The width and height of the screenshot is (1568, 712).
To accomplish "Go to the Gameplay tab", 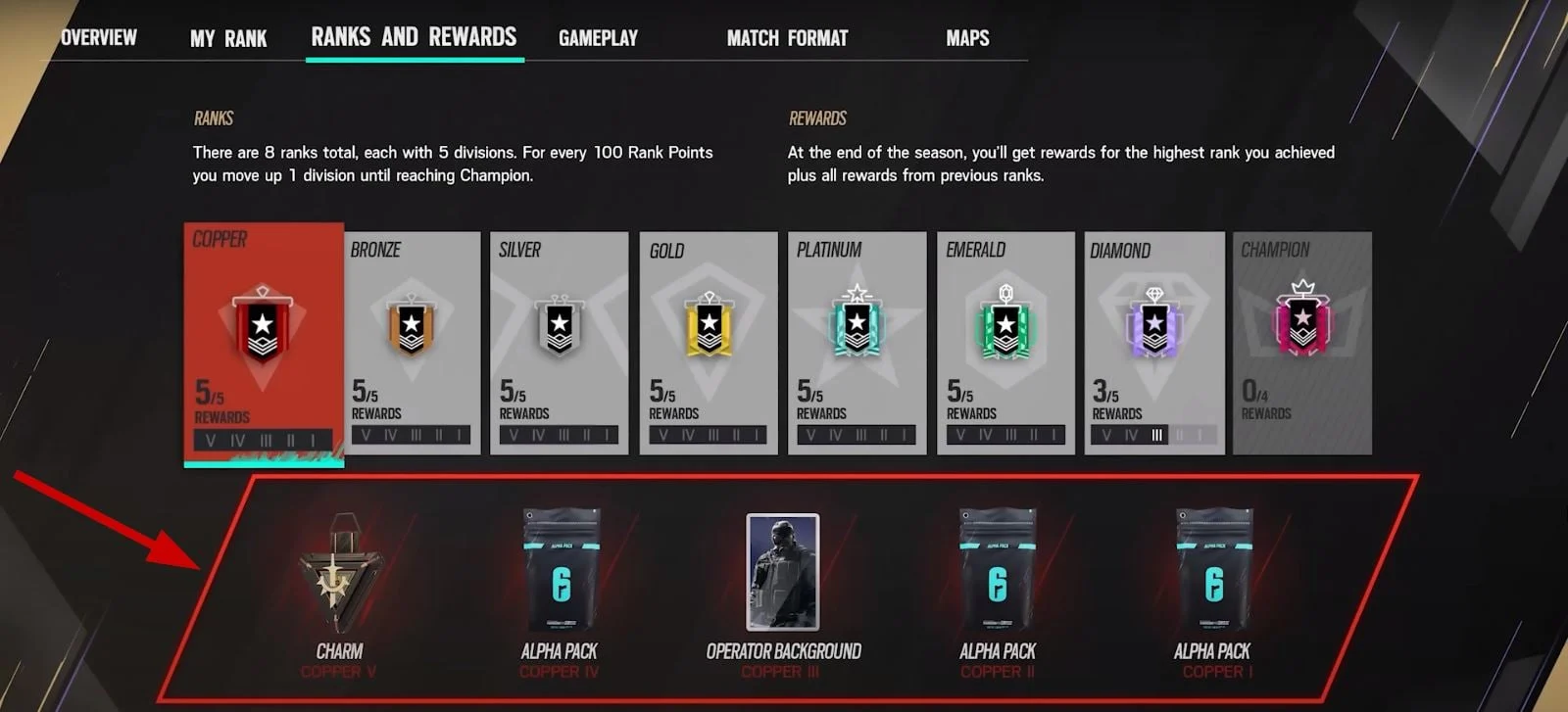I will point(598,39).
